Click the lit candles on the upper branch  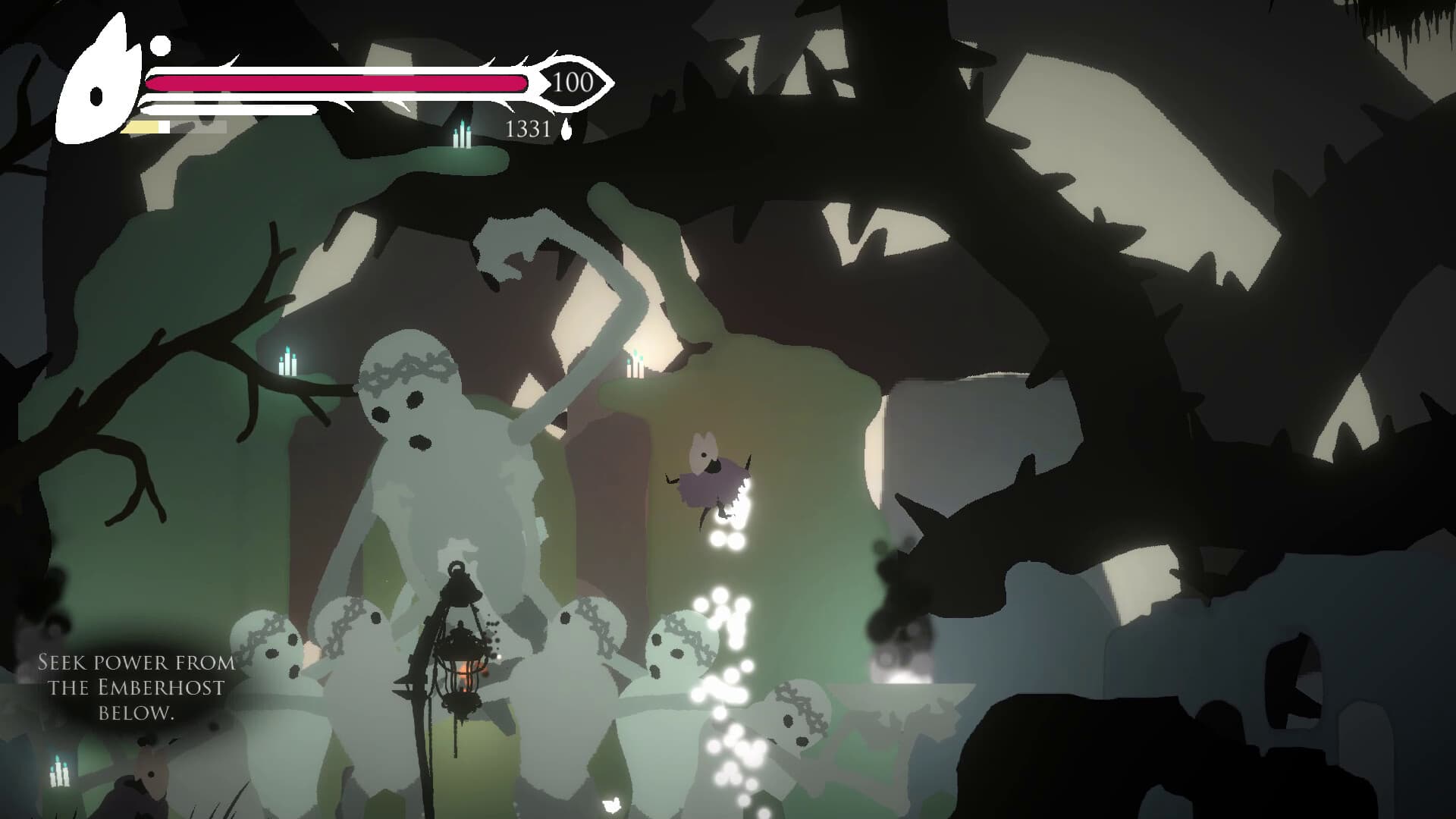coord(460,136)
